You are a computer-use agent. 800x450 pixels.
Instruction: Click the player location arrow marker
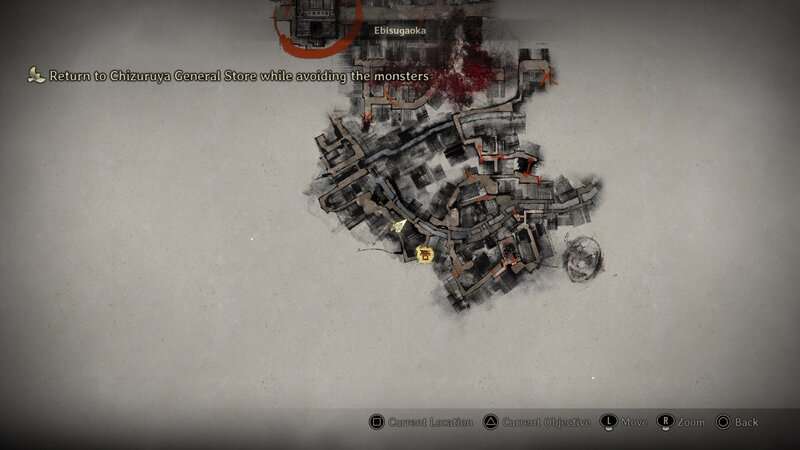(400, 227)
